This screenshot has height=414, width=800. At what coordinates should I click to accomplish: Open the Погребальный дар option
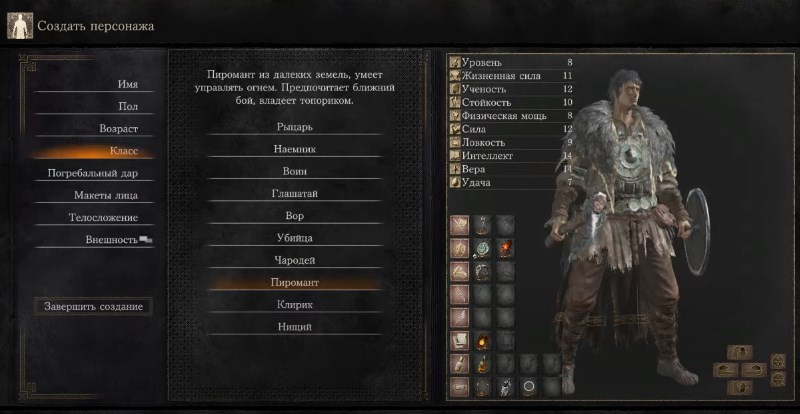pos(93,173)
